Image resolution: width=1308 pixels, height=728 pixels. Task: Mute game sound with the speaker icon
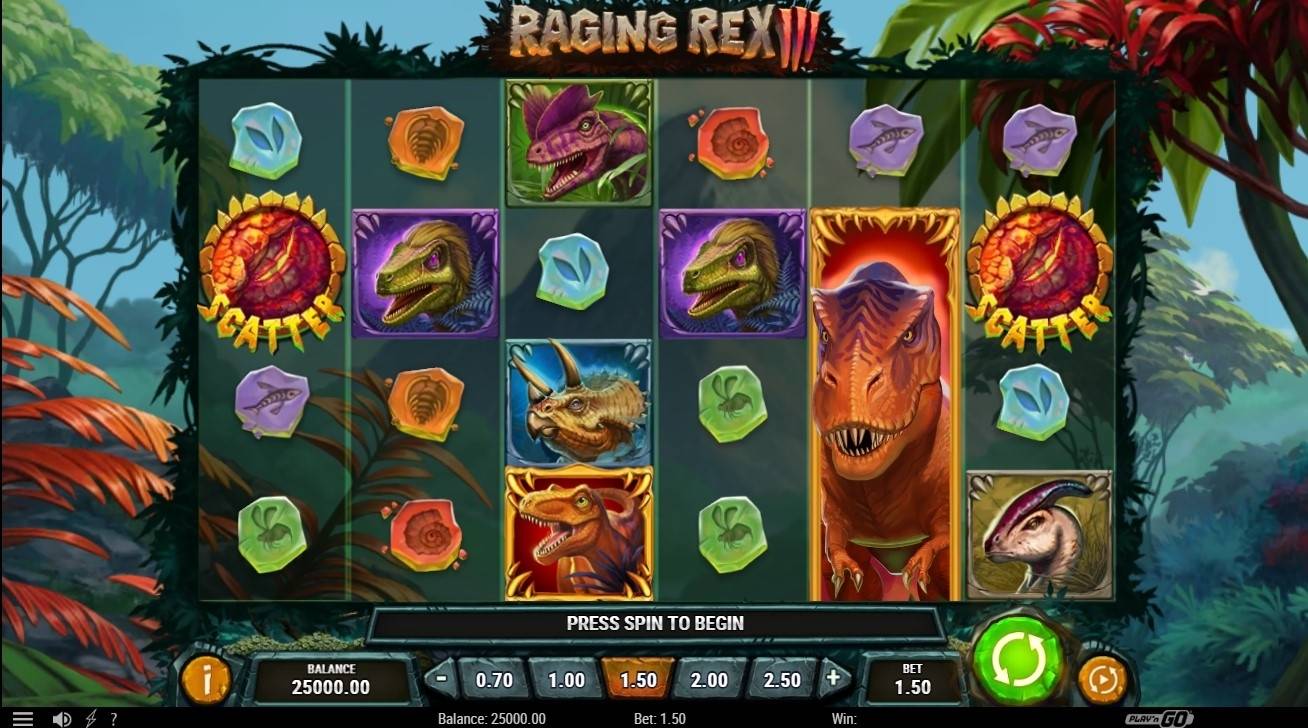click(62, 718)
